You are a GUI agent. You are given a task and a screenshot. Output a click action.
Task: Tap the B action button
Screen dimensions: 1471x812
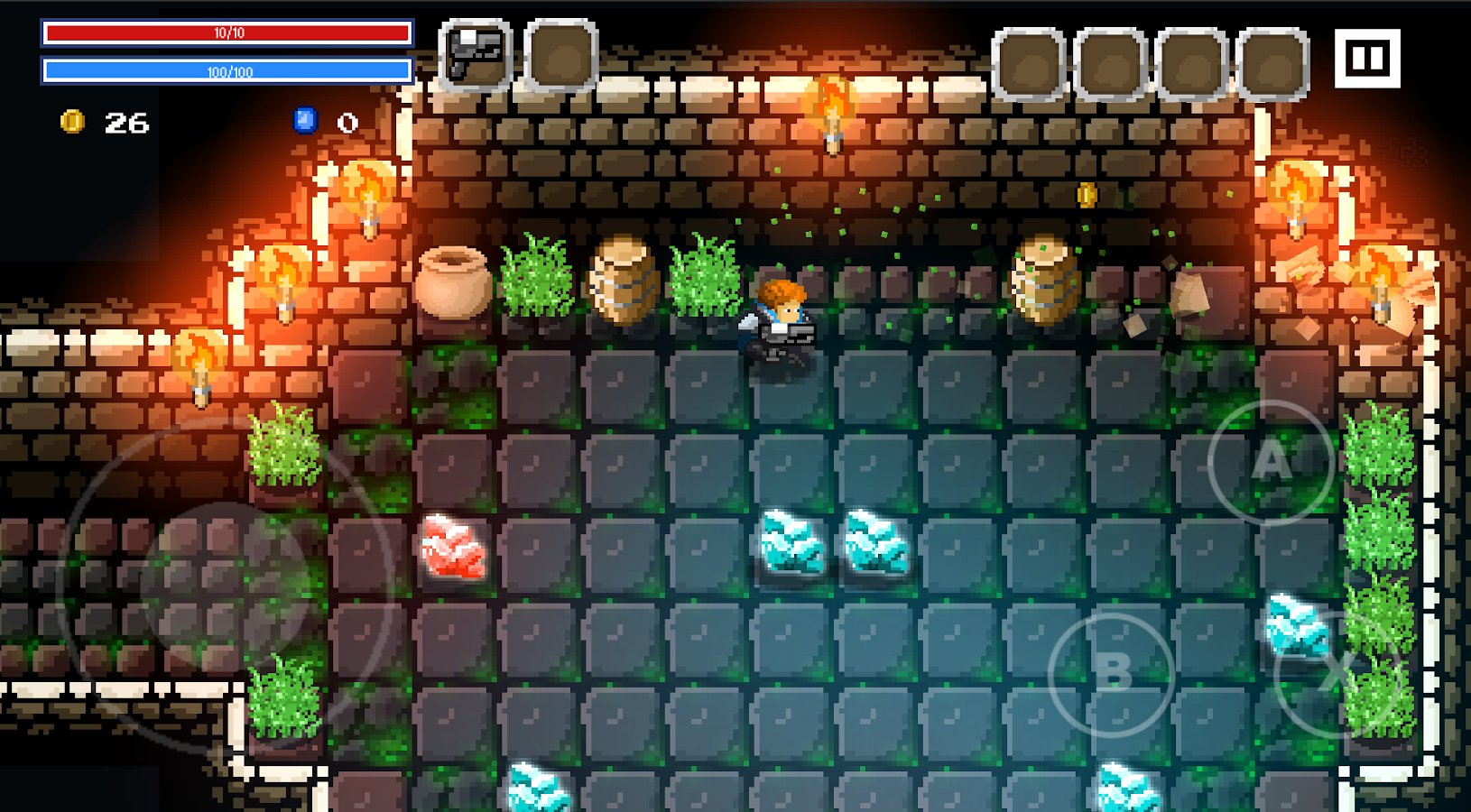(x=1112, y=674)
